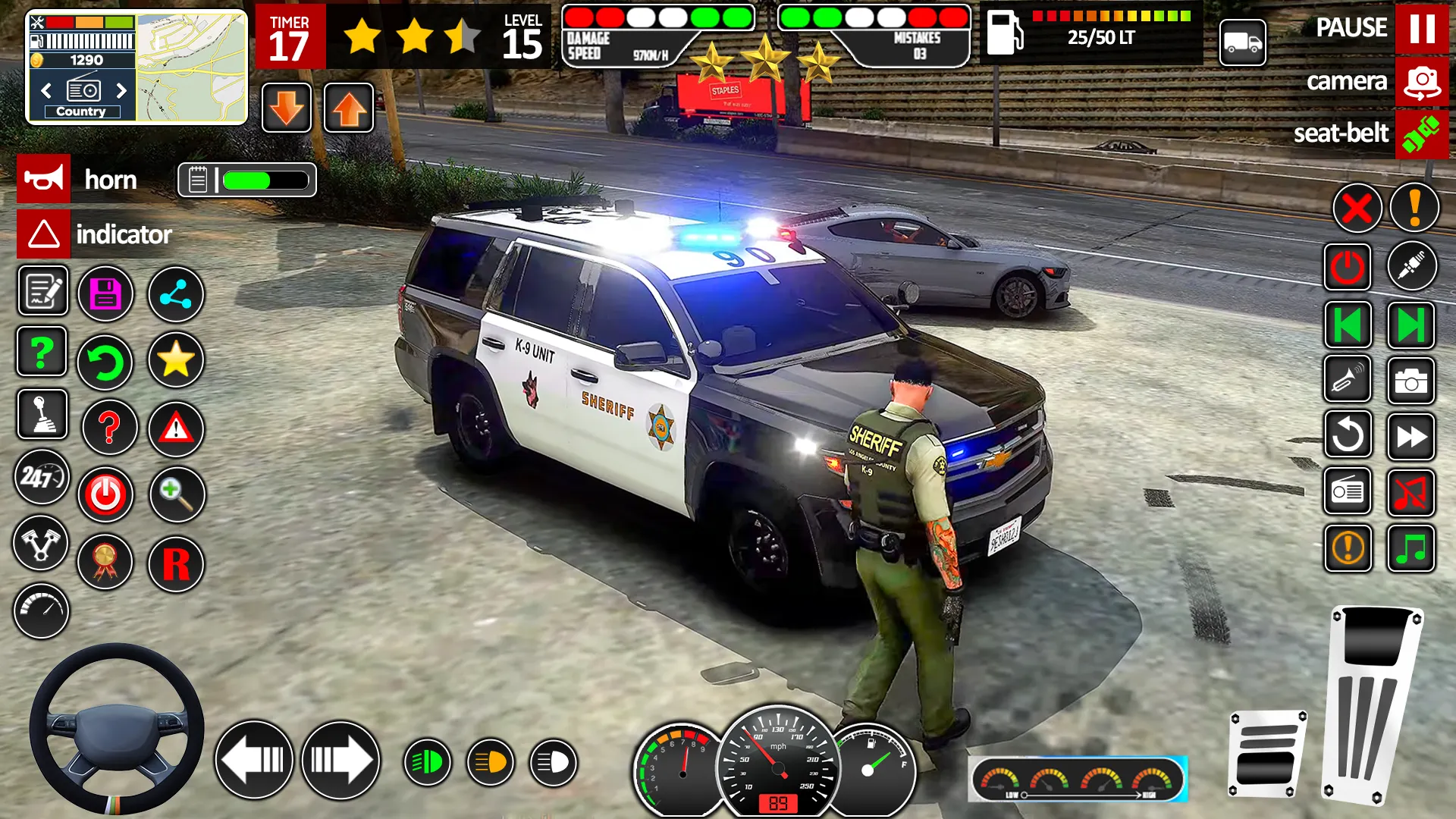The image size is (1456, 819).
Task: Steer right with the right arrow
Action: [340, 760]
